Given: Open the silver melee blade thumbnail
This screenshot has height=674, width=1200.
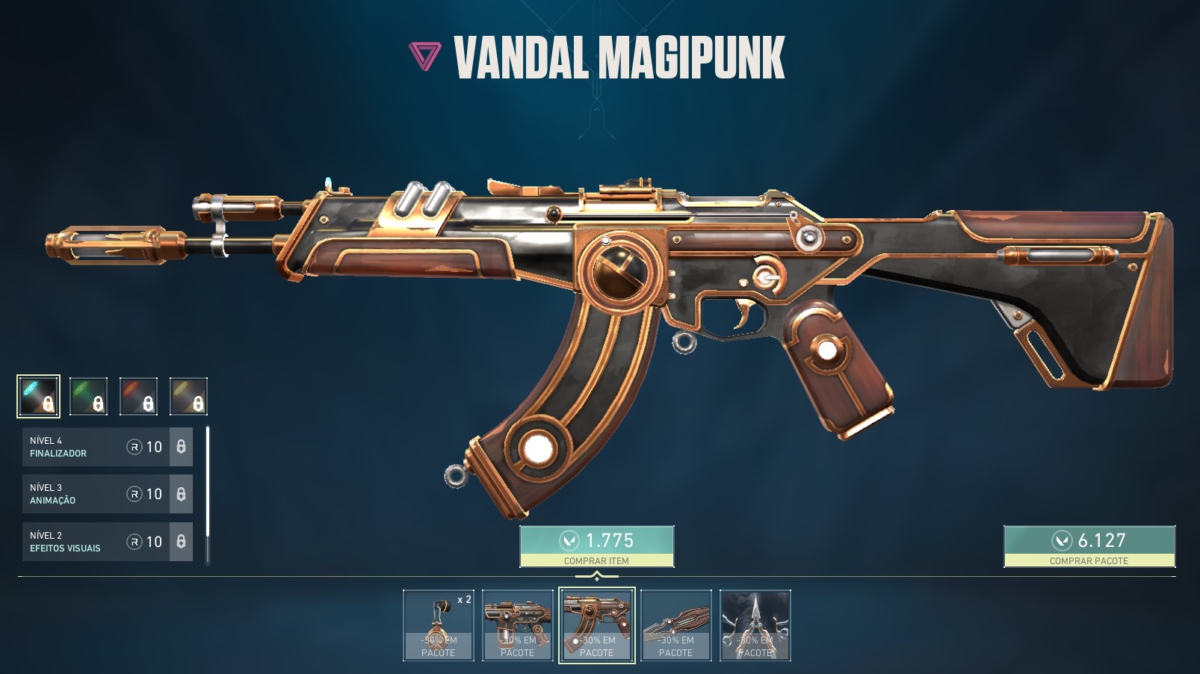Looking at the screenshot, I should (x=755, y=625).
